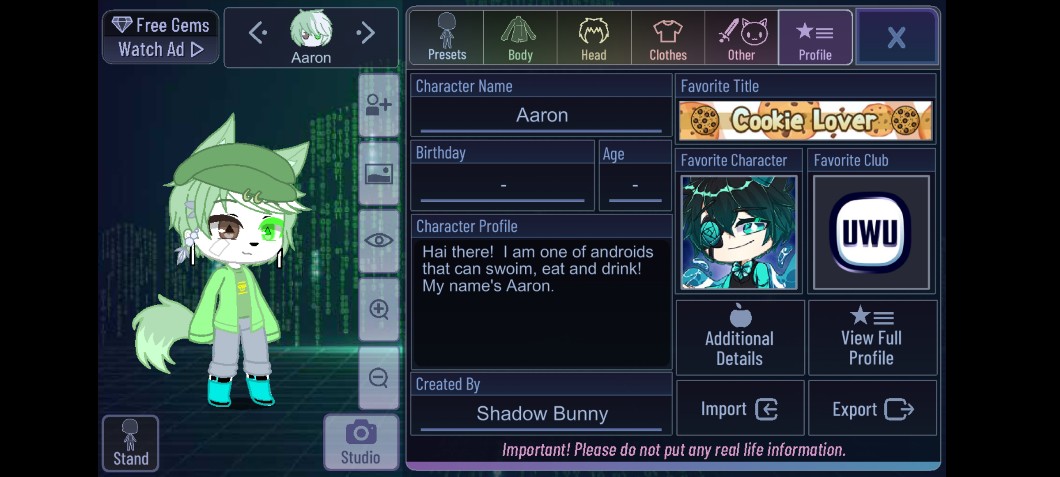Select the Head tab
The width and height of the screenshot is (1060, 477).
594,38
